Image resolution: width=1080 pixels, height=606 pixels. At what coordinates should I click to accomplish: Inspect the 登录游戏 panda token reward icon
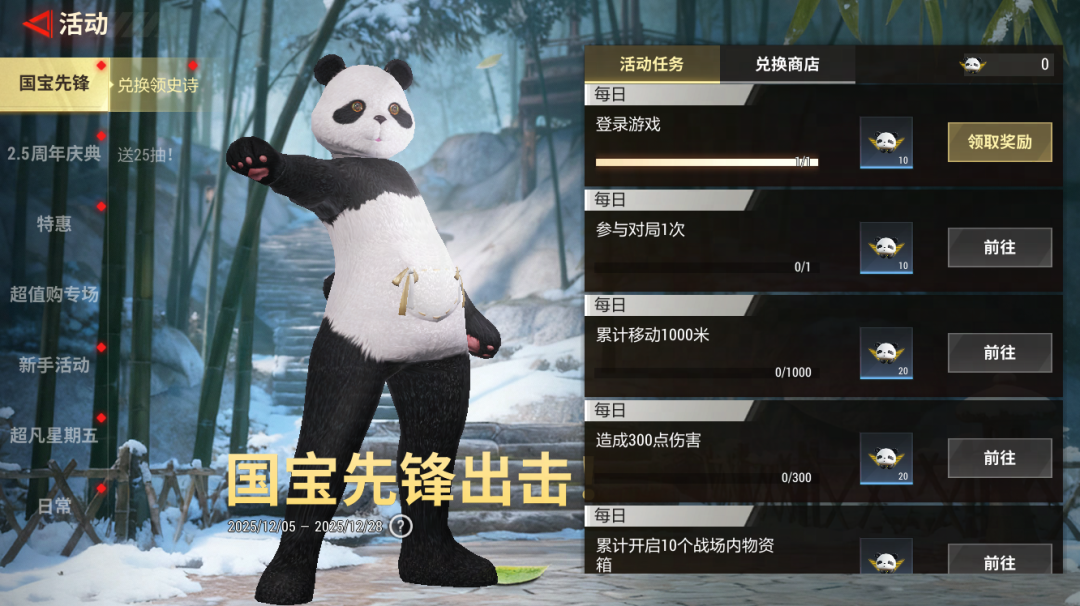[886, 142]
